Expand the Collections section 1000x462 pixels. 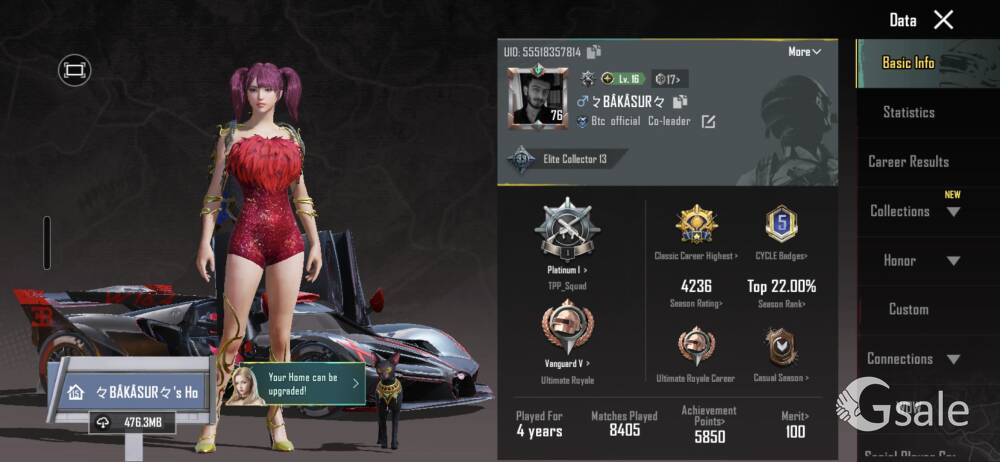point(913,211)
